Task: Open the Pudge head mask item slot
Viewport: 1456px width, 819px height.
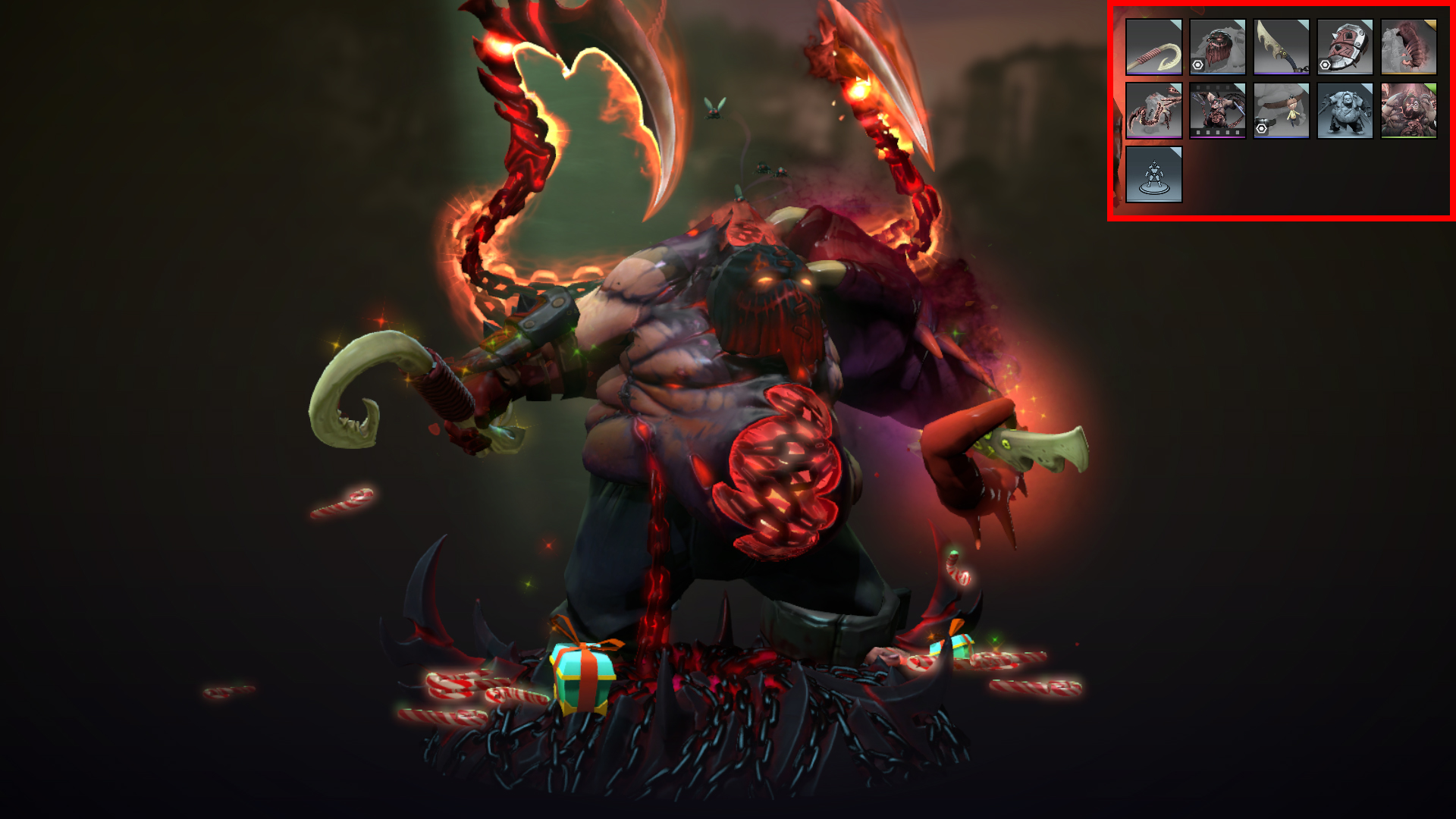Action: pyautogui.click(x=1218, y=45)
